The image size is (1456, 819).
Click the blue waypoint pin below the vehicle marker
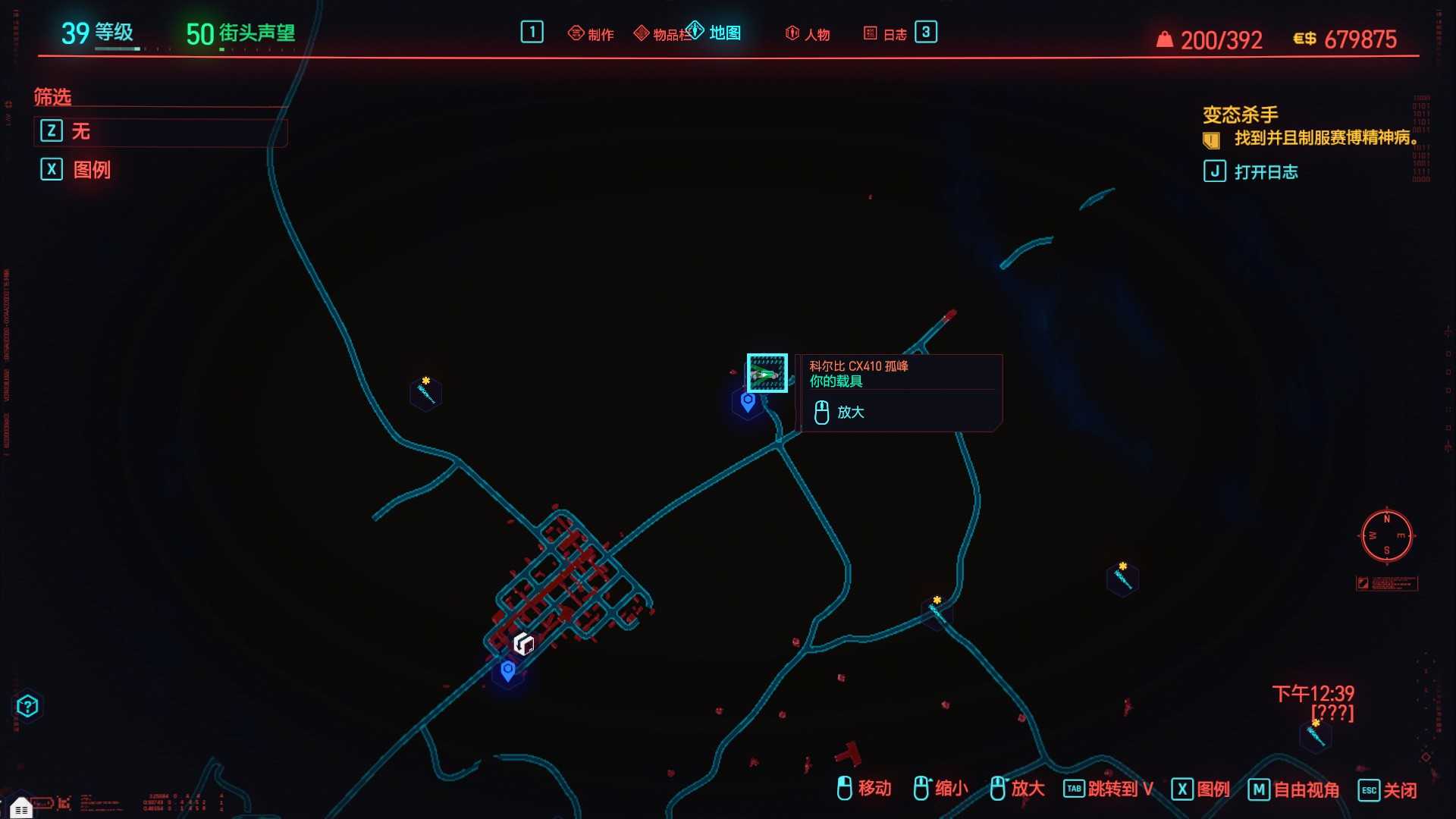(748, 403)
